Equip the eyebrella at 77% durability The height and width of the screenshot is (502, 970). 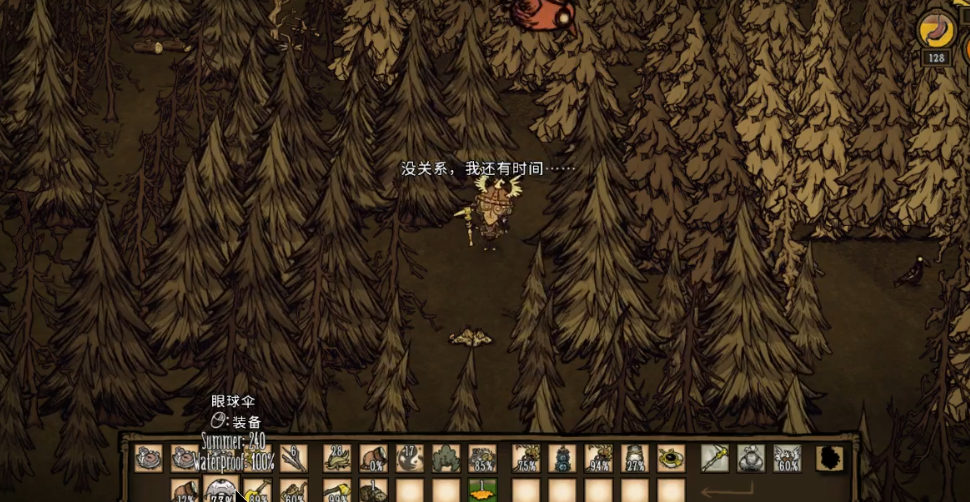(220, 491)
